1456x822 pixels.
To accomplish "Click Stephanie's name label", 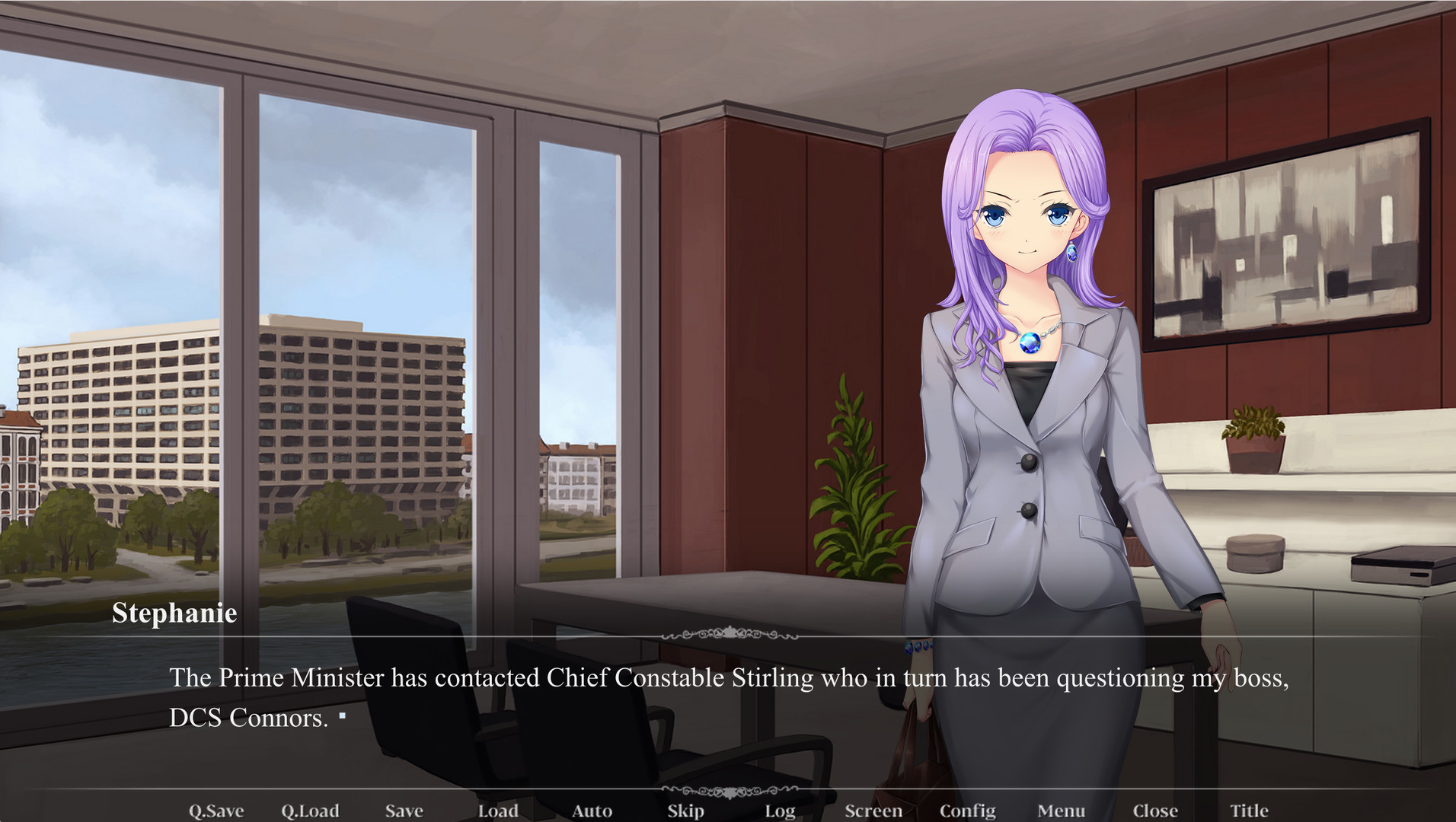I will coord(174,613).
